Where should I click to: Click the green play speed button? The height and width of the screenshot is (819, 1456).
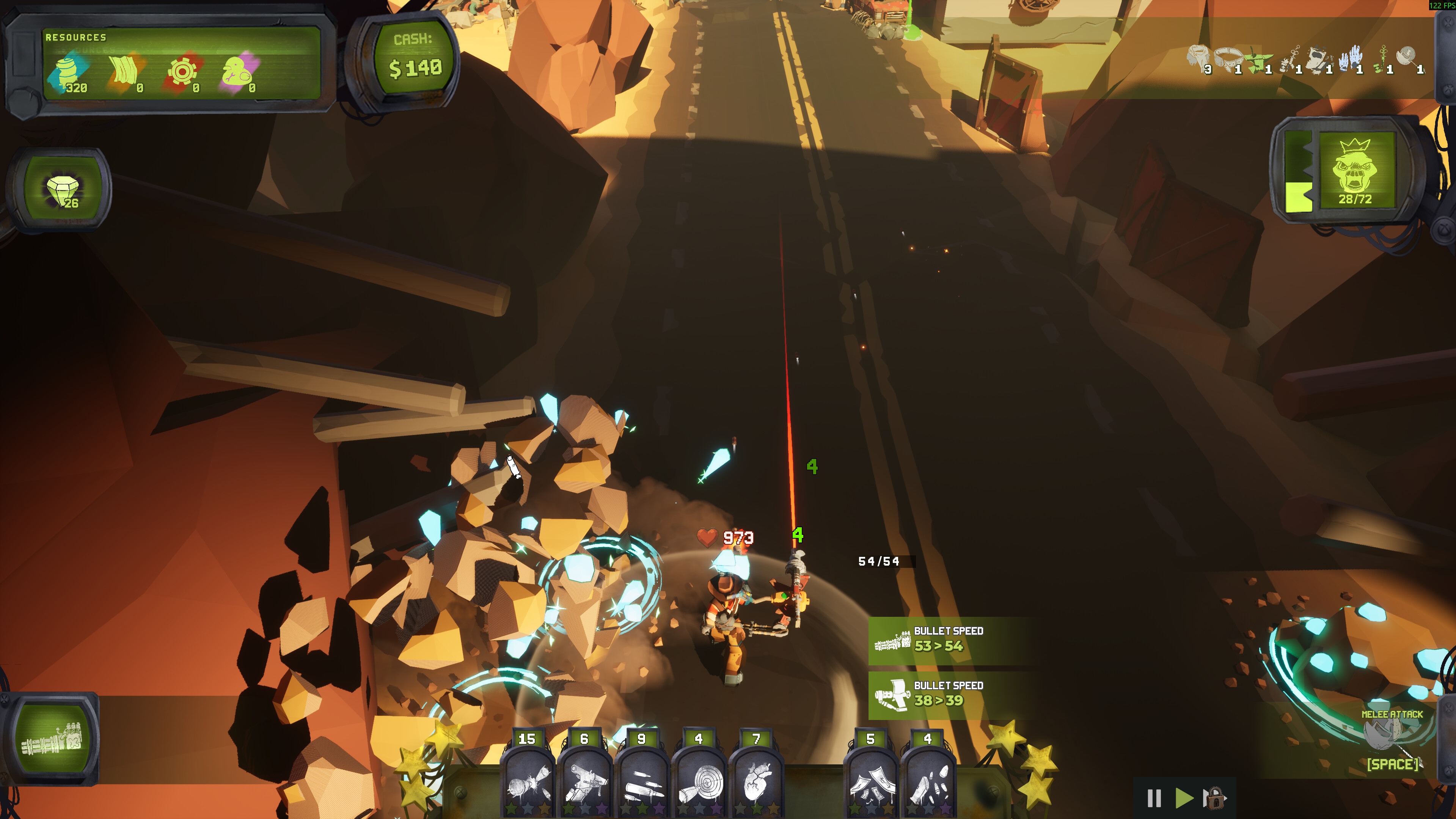(x=1184, y=798)
